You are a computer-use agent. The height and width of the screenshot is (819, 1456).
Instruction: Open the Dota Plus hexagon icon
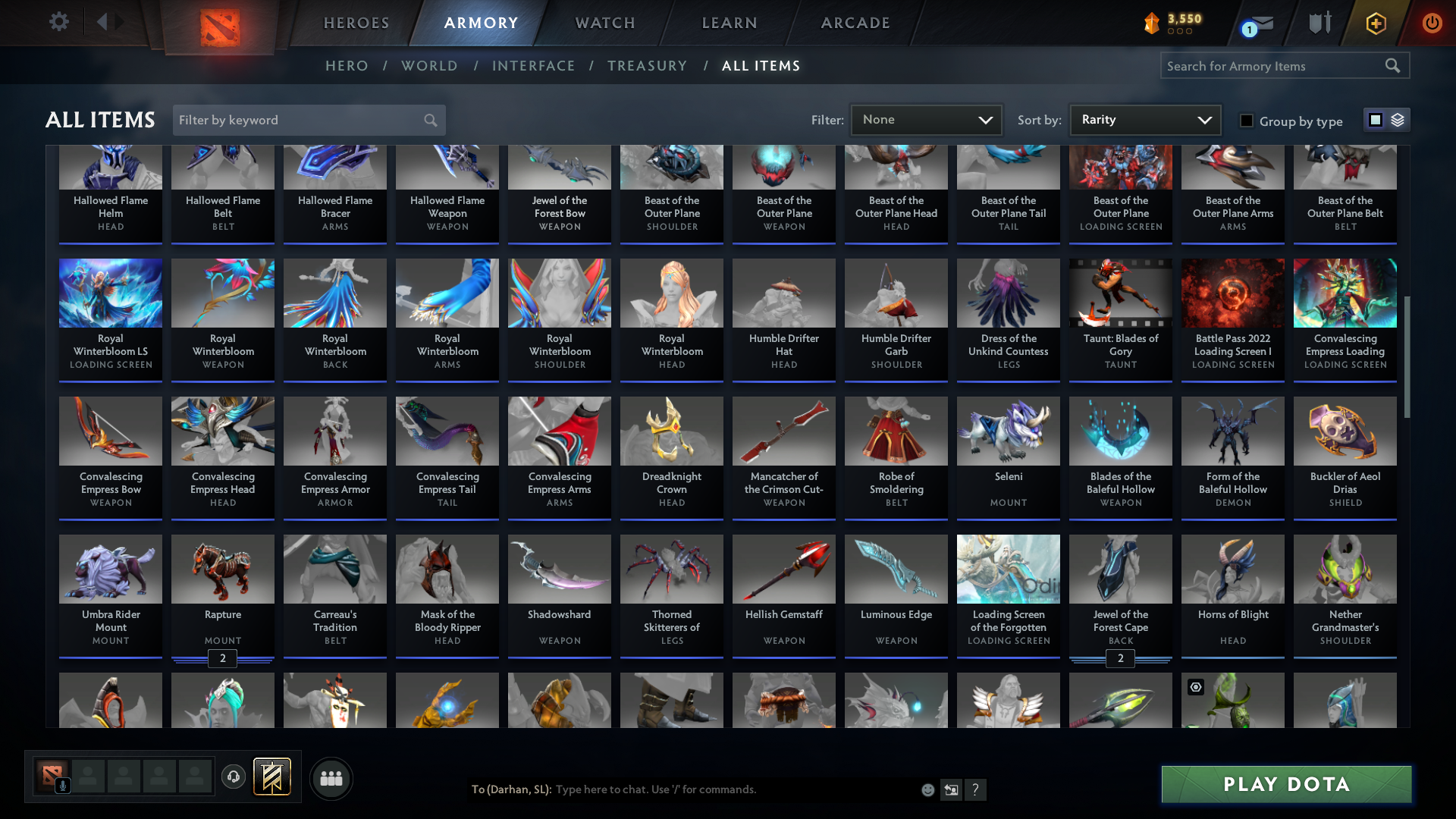1375,23
